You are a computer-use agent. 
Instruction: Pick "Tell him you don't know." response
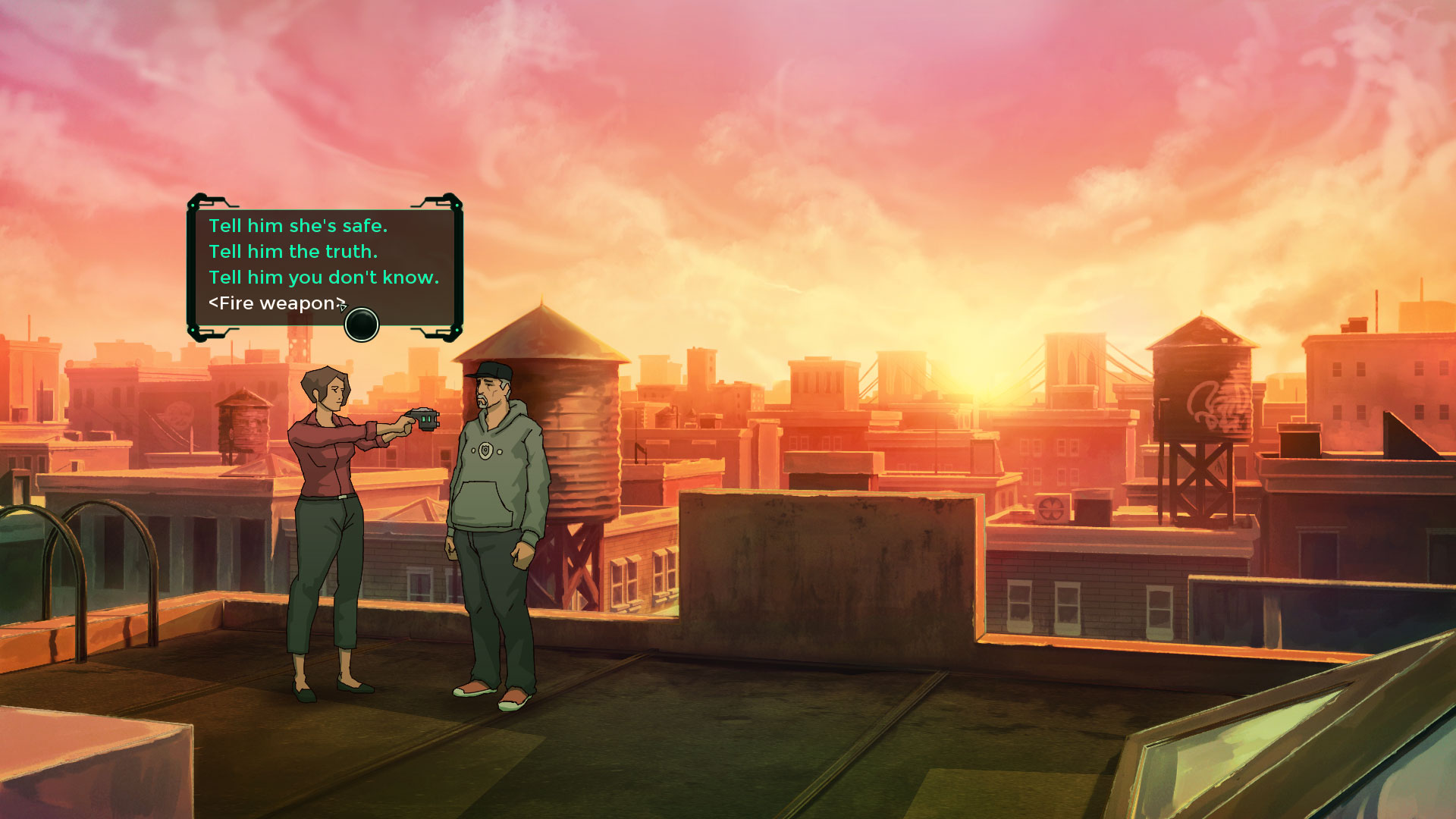click(324, 278)
